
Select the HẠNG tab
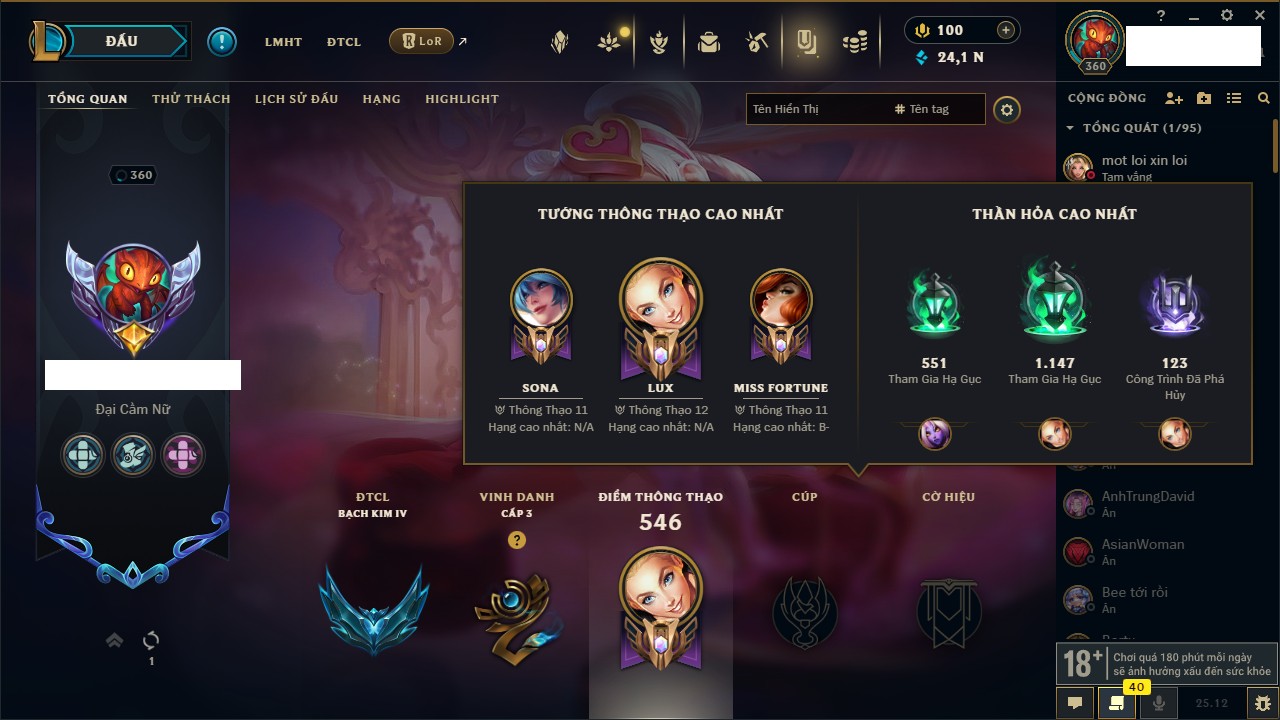tap(381, 99)
